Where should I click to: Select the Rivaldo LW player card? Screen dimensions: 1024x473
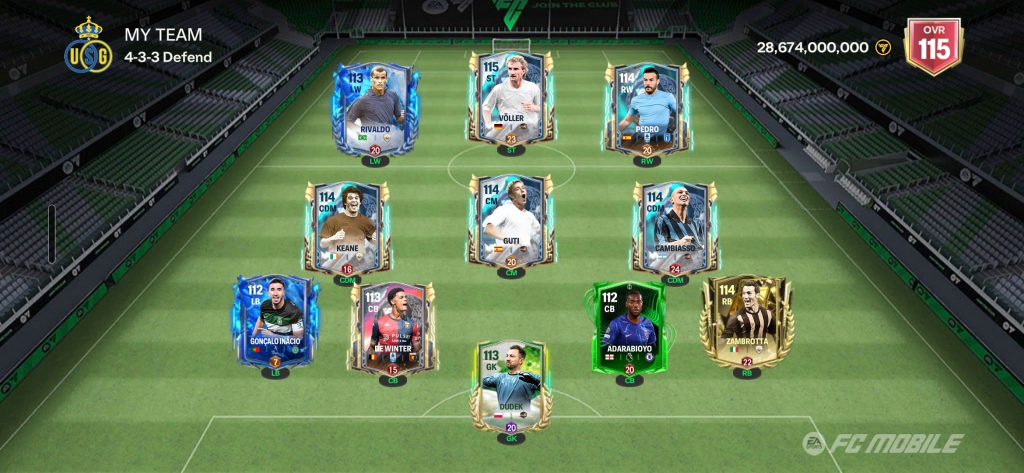pyautogui.click(x=375, y=108)
